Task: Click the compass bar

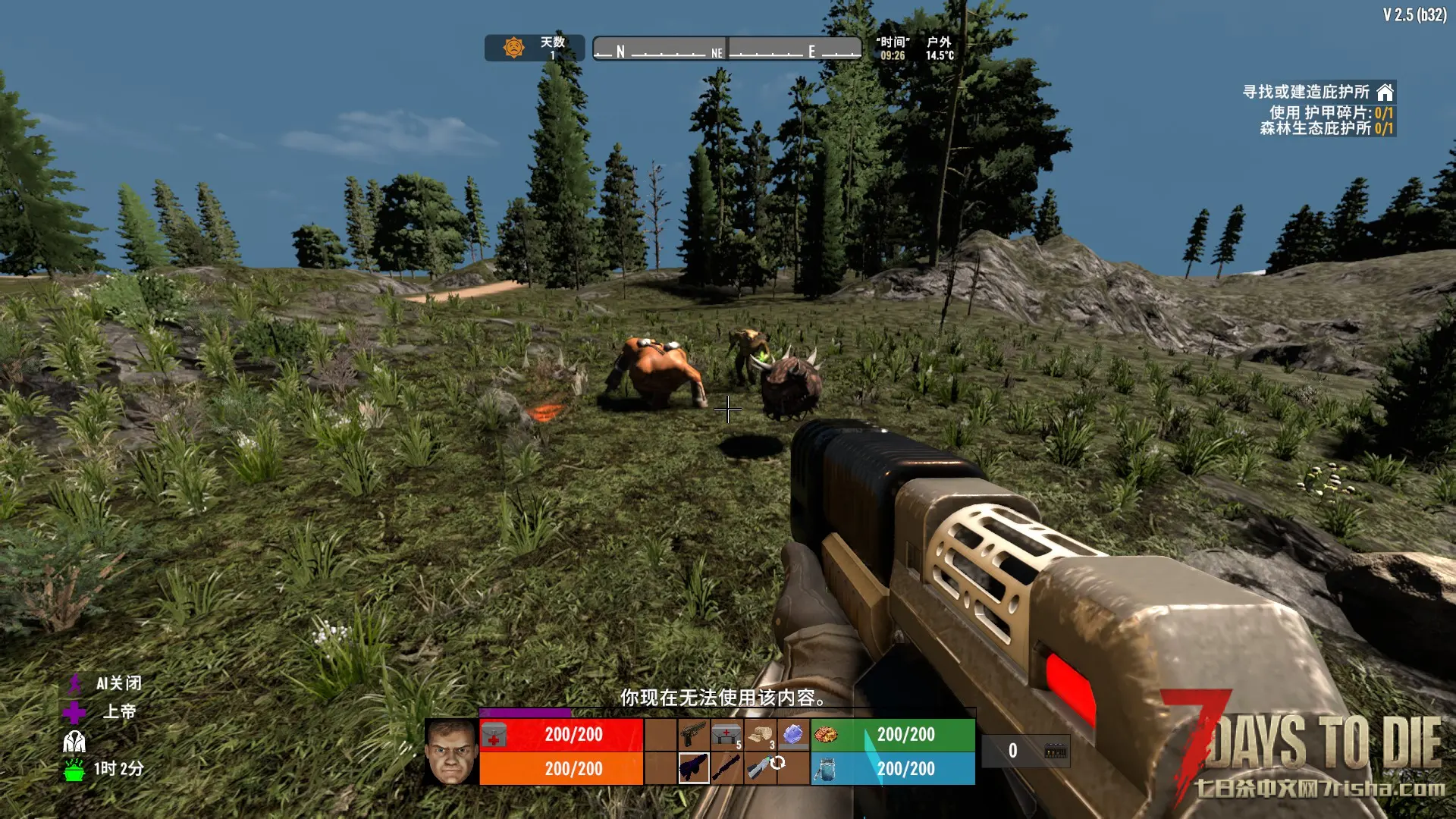Action: pyautogui.click(x=726, y=49)
